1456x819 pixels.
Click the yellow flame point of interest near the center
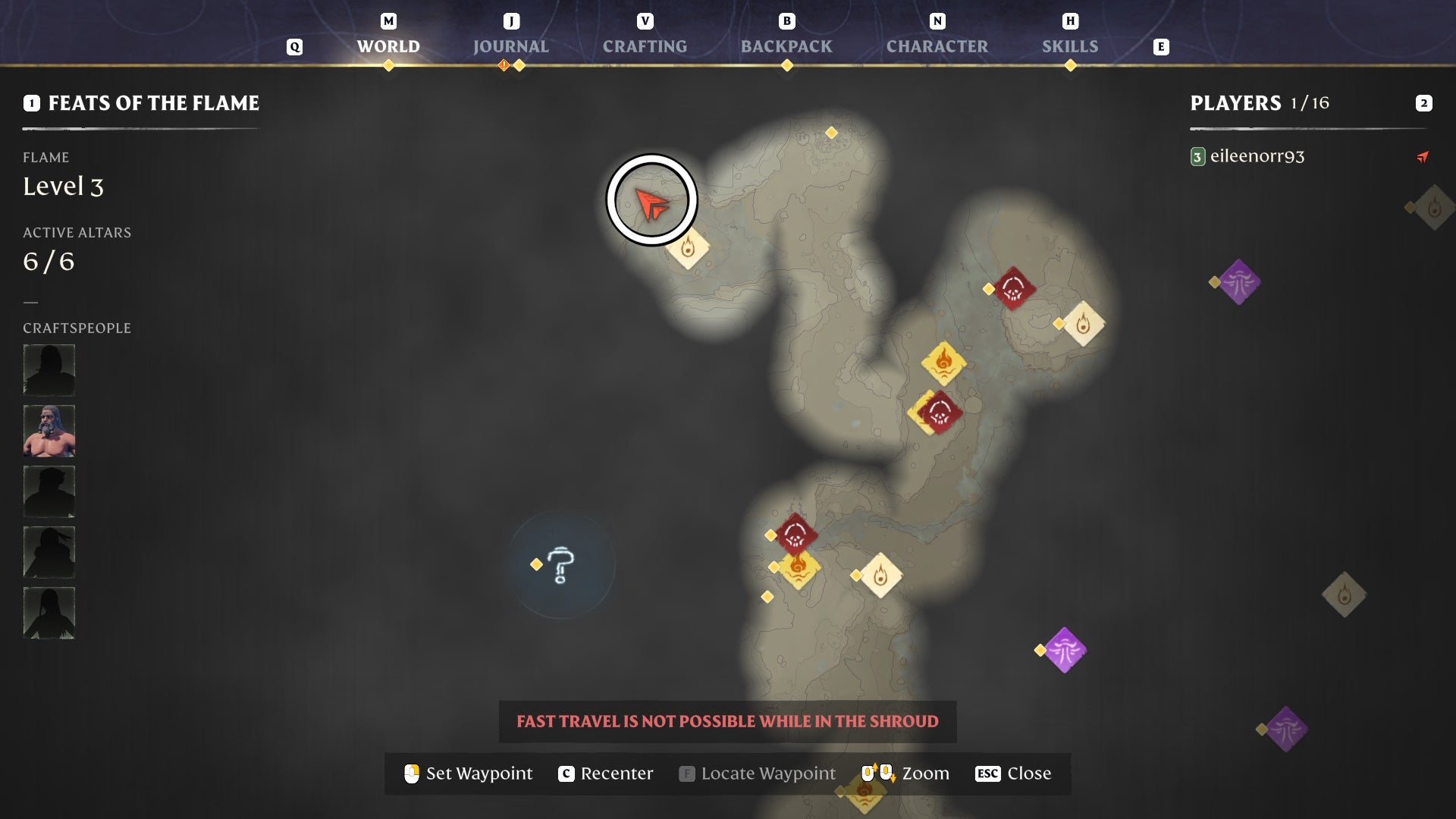click(x=943, y=363)
